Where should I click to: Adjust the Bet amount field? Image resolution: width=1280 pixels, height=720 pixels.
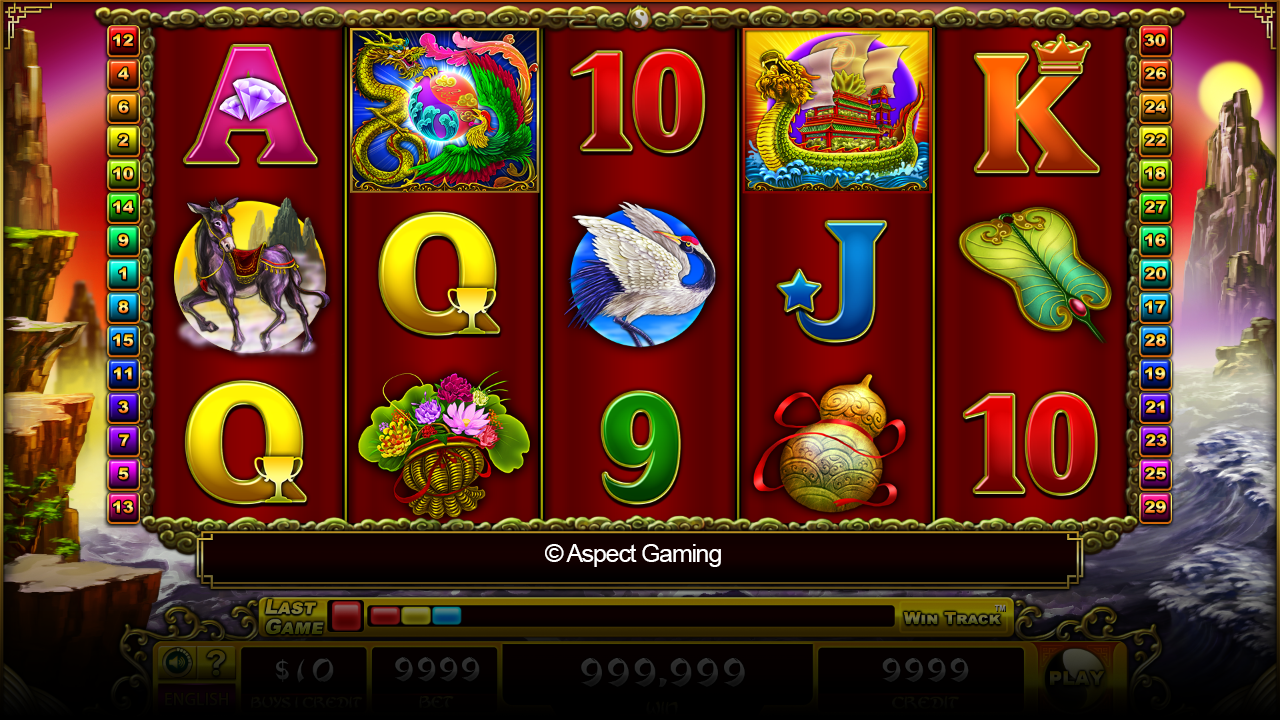[435, 678]
